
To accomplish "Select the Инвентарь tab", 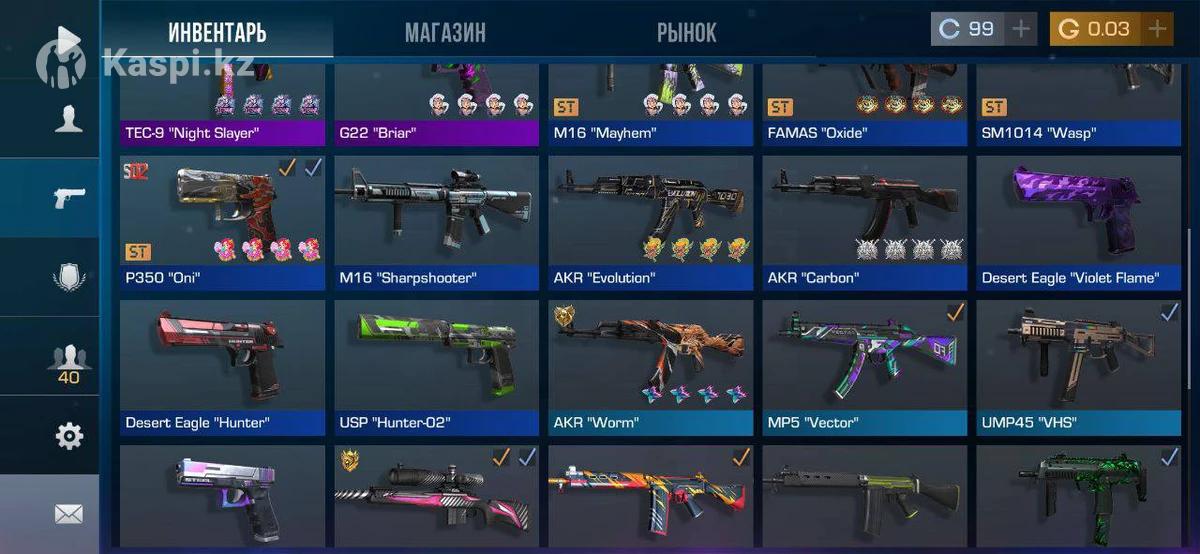I will click(x=217, y=32).
